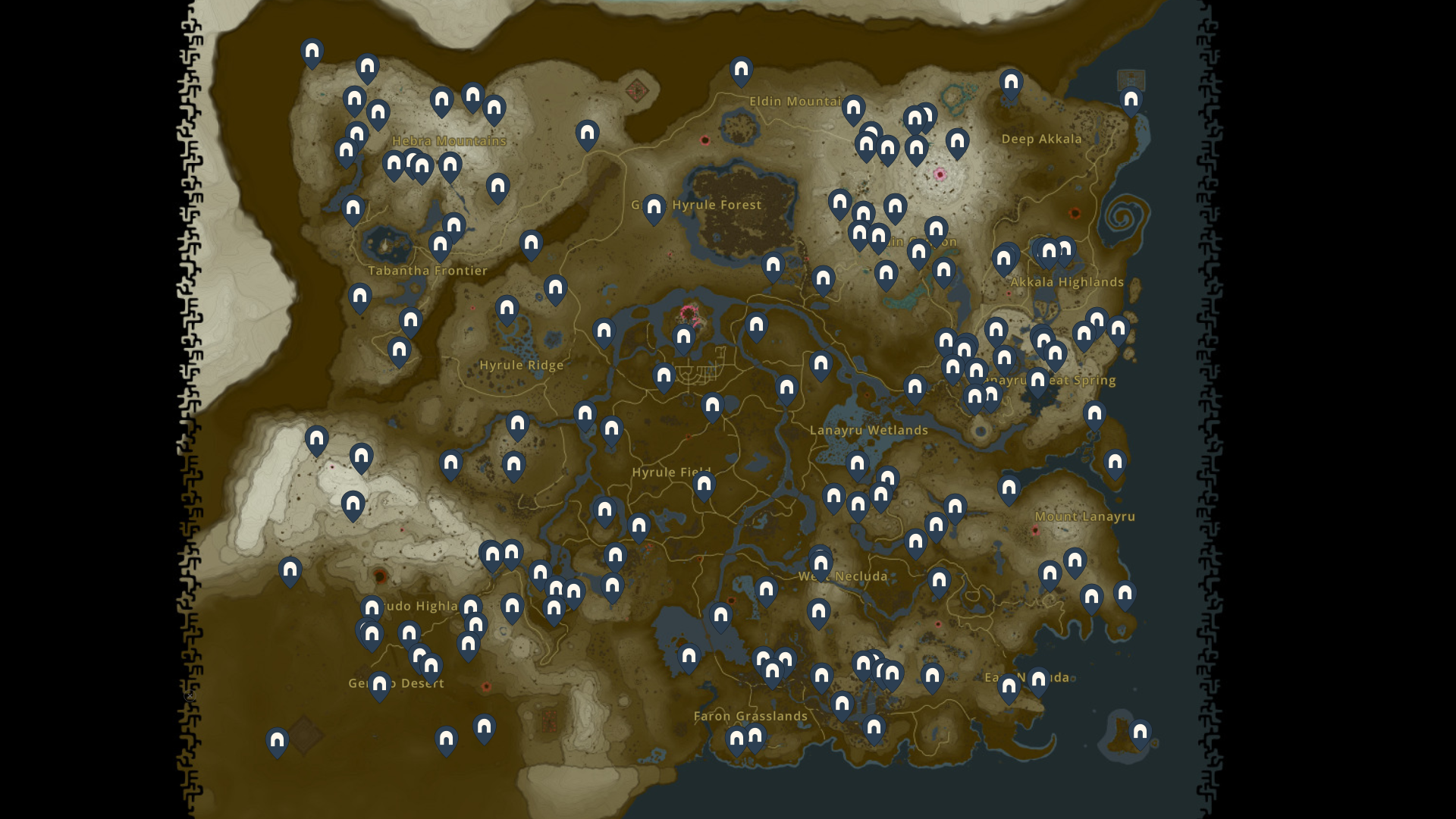Select the topmost shrine pin in Hebra Mountains

pos(311,51)
